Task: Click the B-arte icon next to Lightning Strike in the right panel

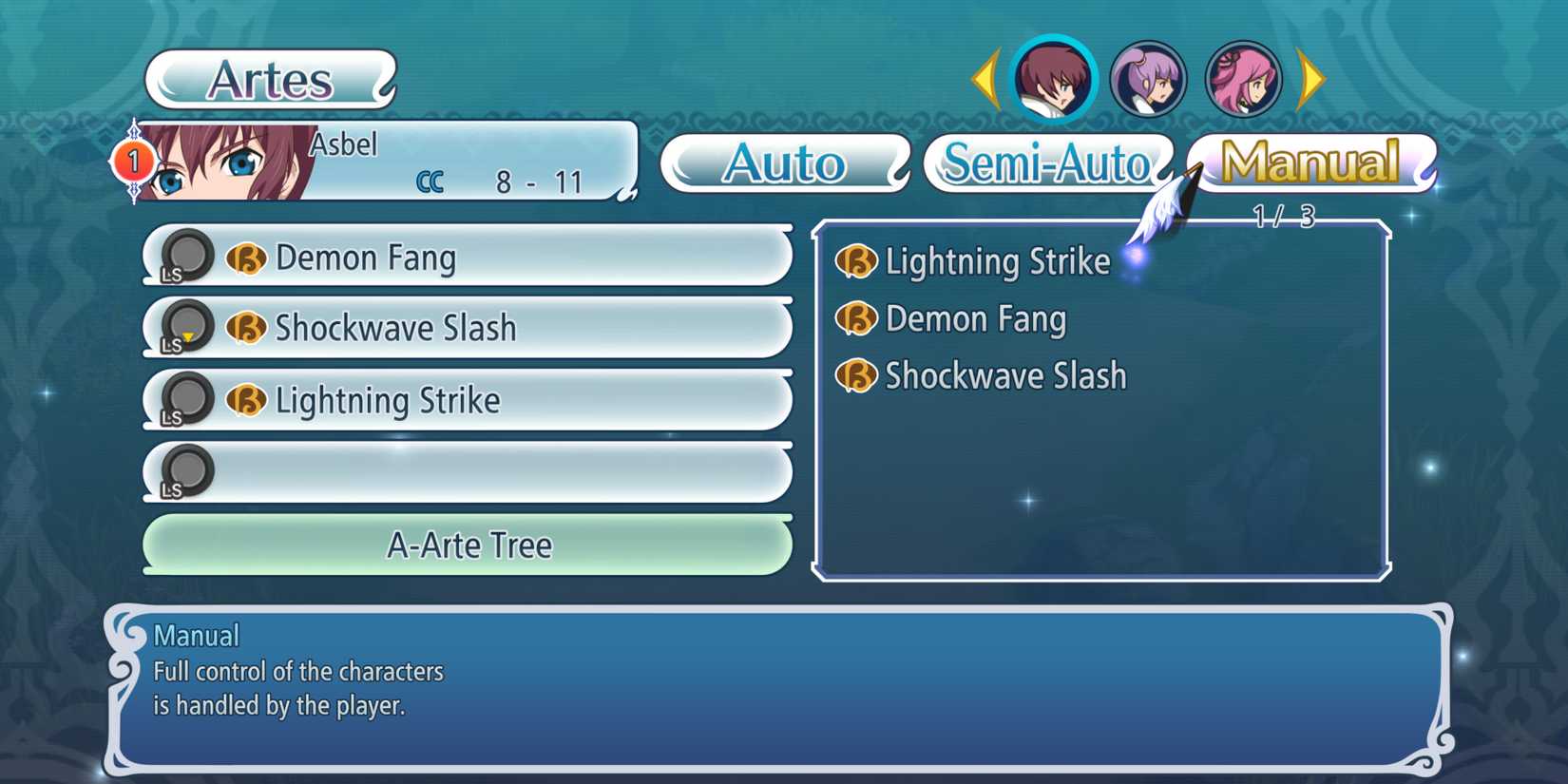Action: pyautogui.click(x=854, y=261)
